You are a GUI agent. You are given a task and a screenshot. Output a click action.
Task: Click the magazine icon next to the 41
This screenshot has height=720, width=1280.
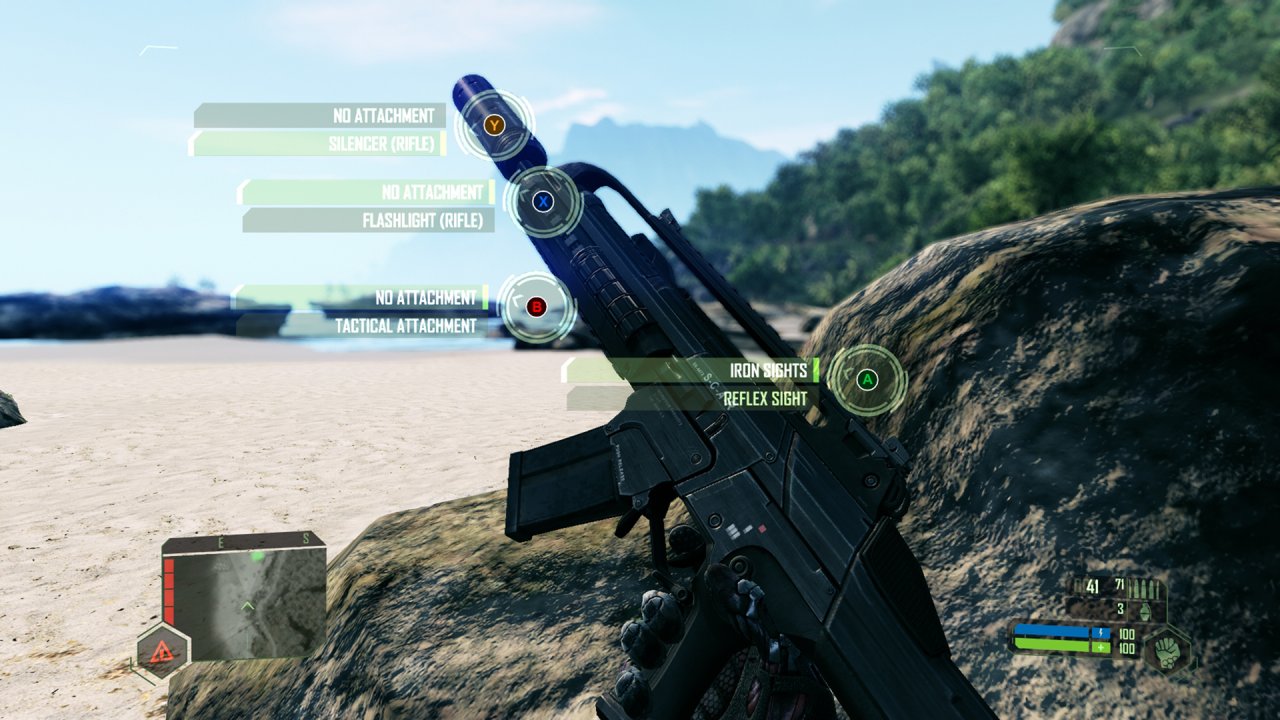pyautogui.click(x=1079, y=586)
